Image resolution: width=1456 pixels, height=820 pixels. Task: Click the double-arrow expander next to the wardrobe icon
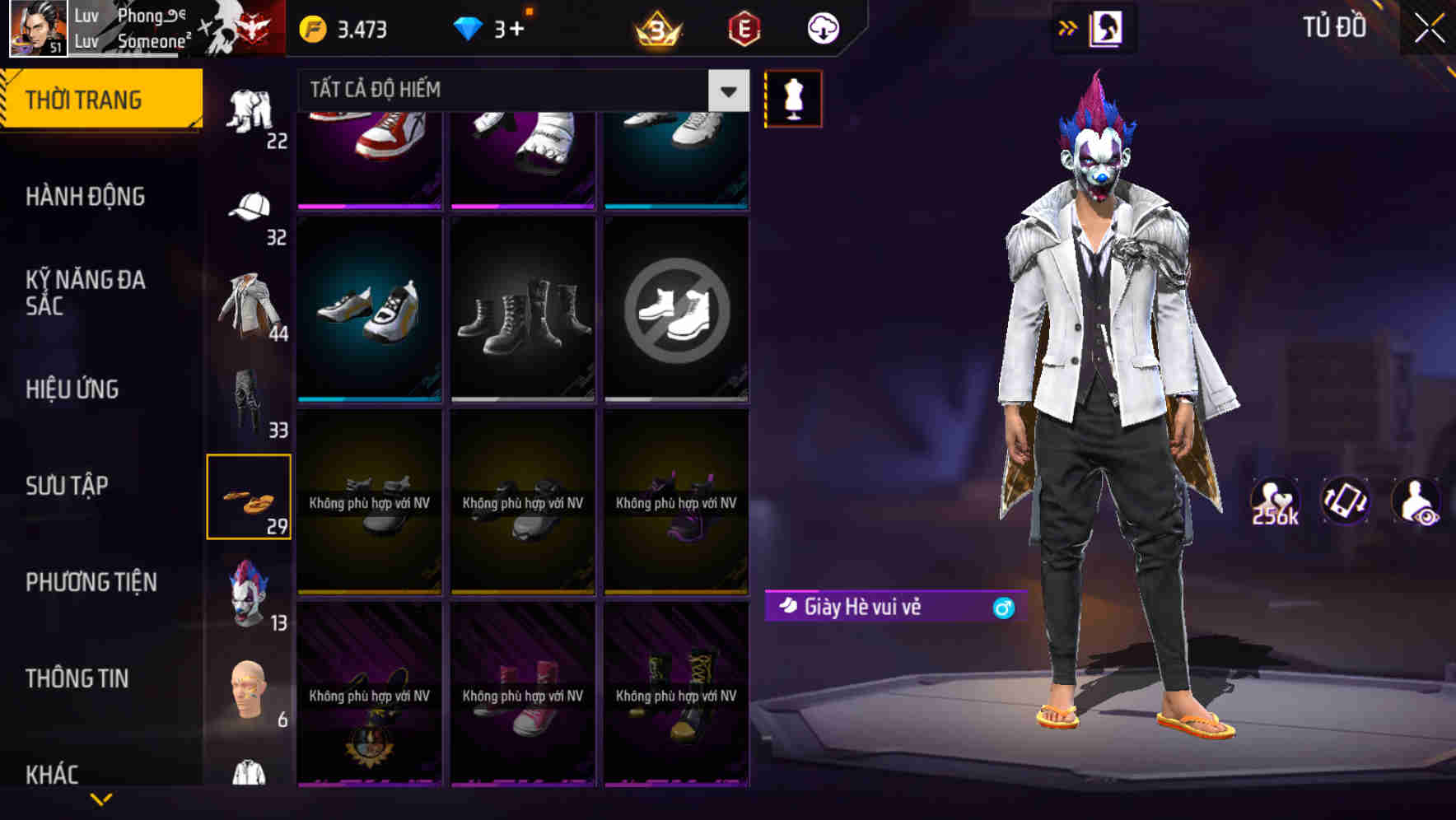[x=1068, y=28]
